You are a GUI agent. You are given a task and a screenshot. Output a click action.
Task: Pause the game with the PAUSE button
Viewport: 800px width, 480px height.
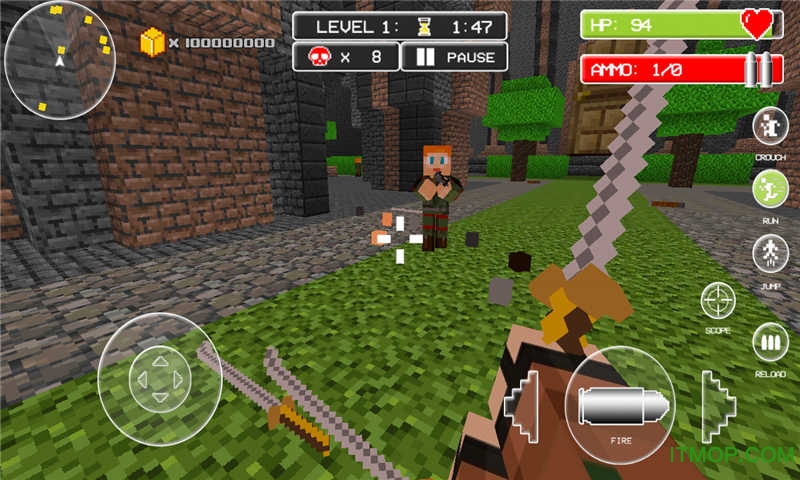[x=454, y=57]
